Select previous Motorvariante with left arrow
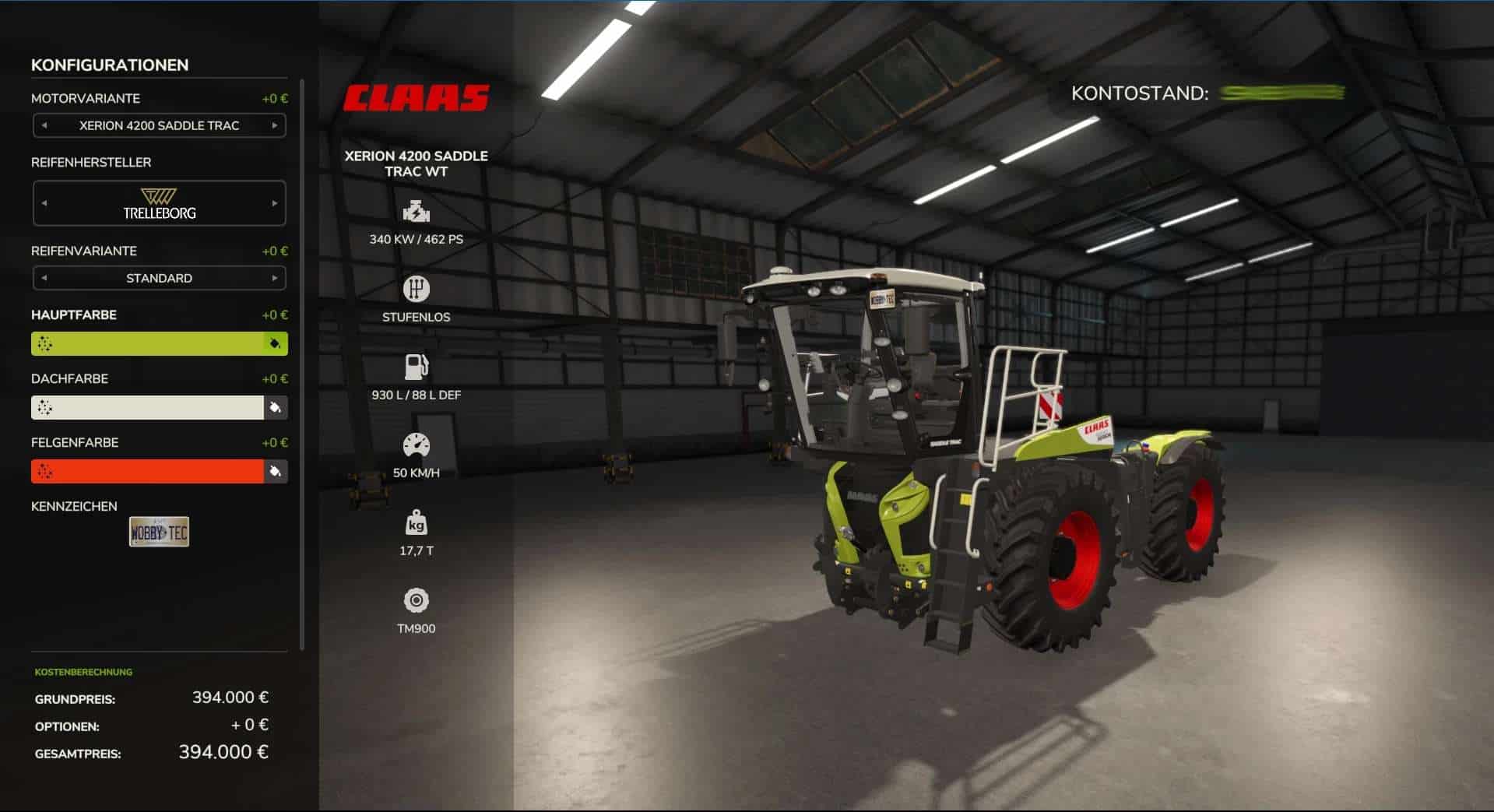The height and width of the screenshot is (812, 1494). (x=44, y=125)
